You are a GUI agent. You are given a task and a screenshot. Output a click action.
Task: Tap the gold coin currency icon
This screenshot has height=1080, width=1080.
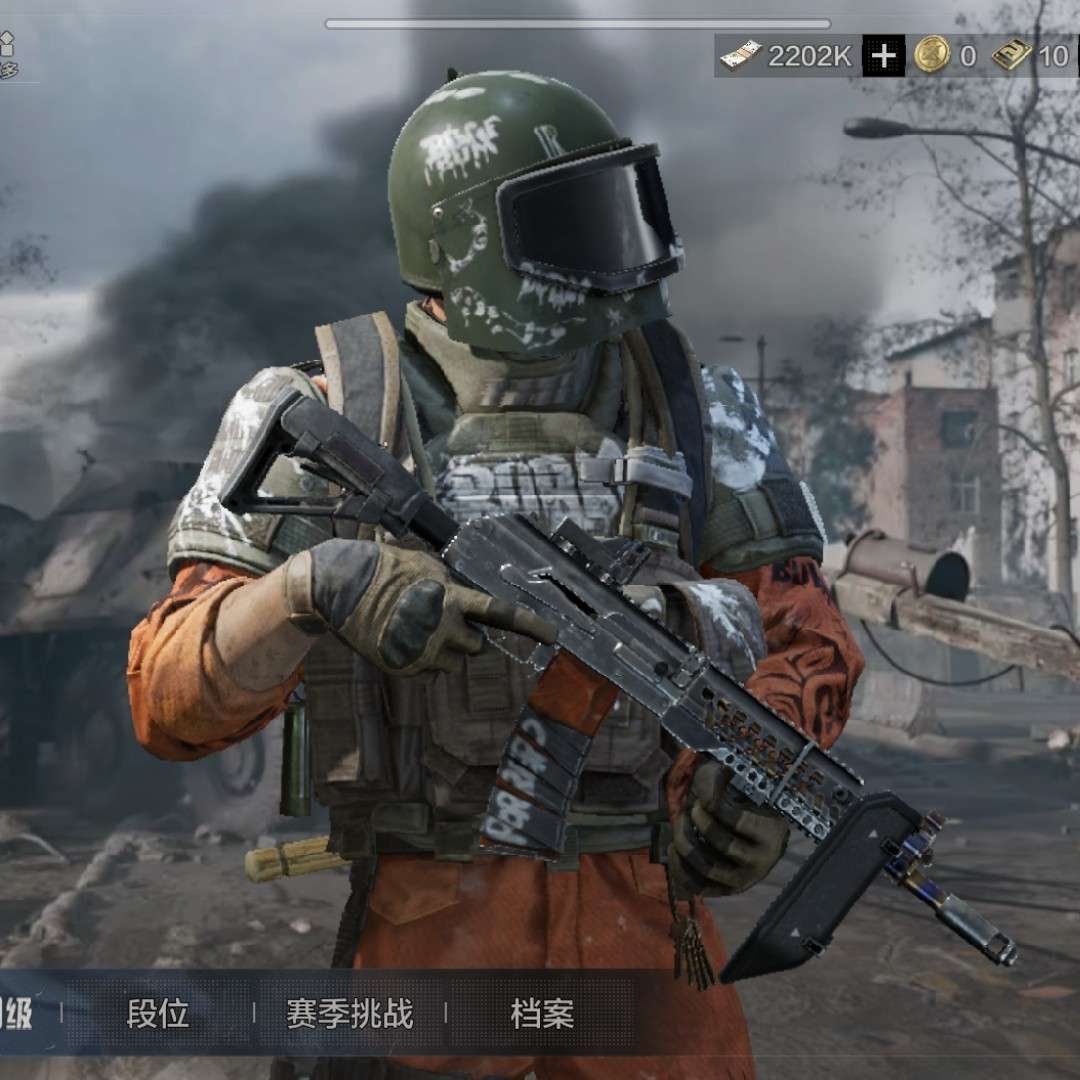point(931,56)
